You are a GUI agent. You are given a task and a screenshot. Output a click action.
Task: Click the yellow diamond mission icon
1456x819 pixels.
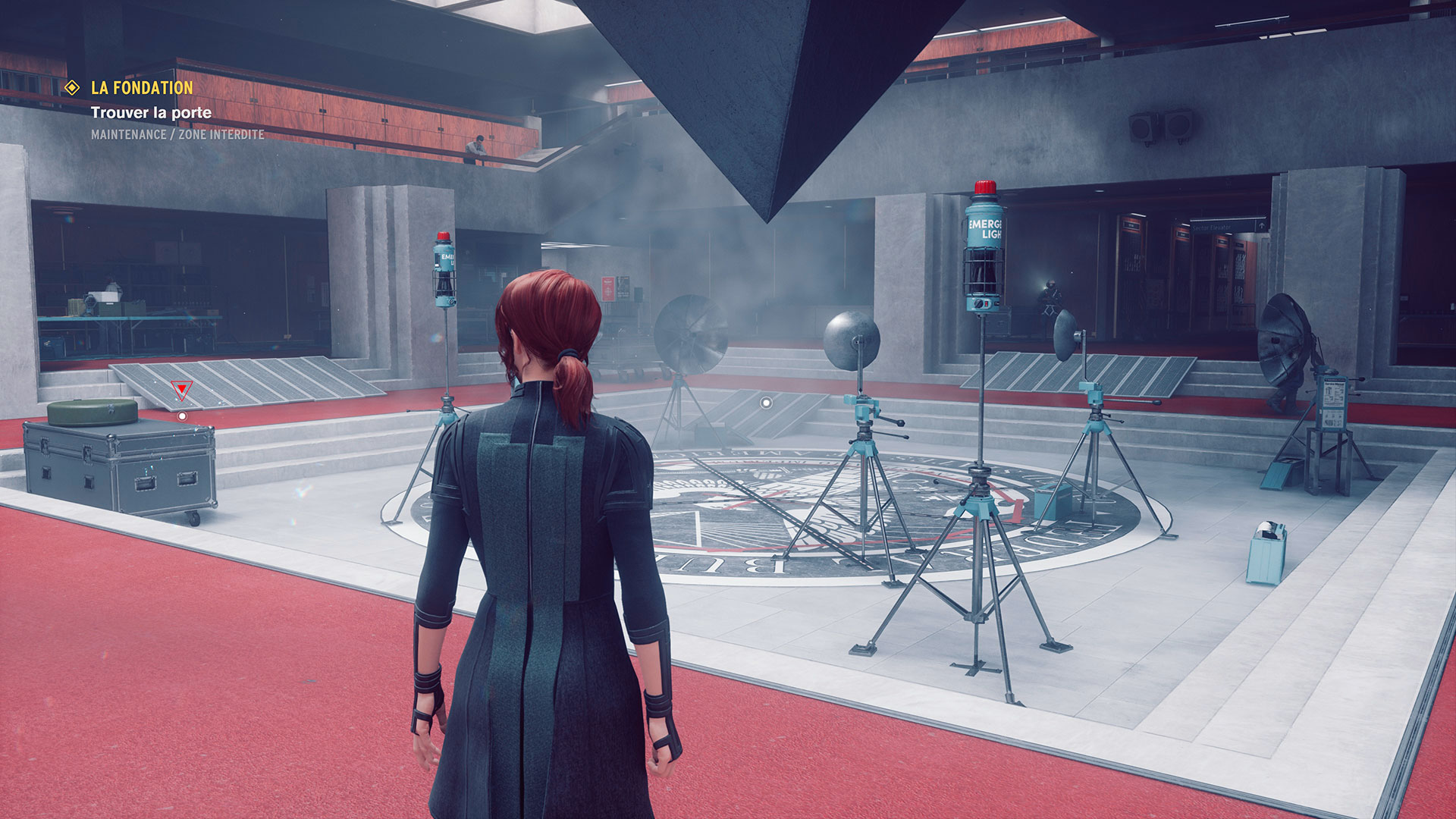point(72,88)
